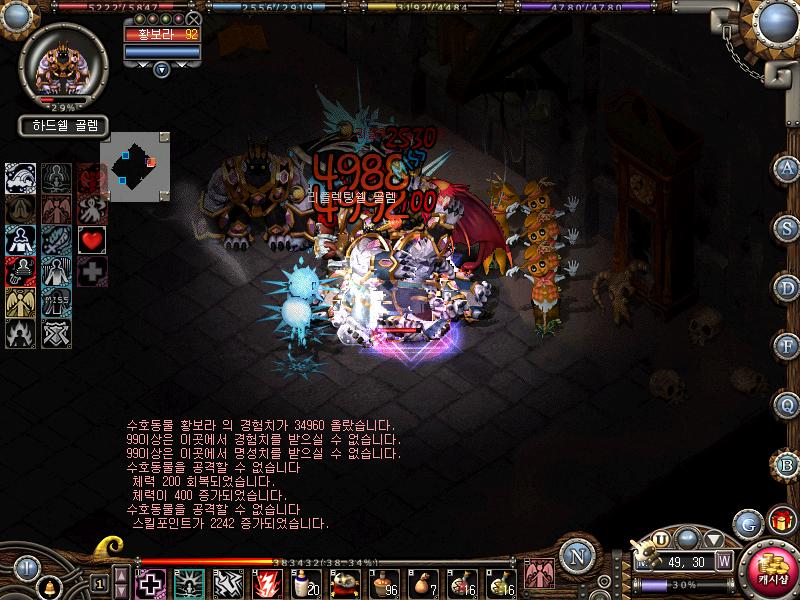Choose the round D side button
The width and height of the screenshot is (800, 600).
787,286
